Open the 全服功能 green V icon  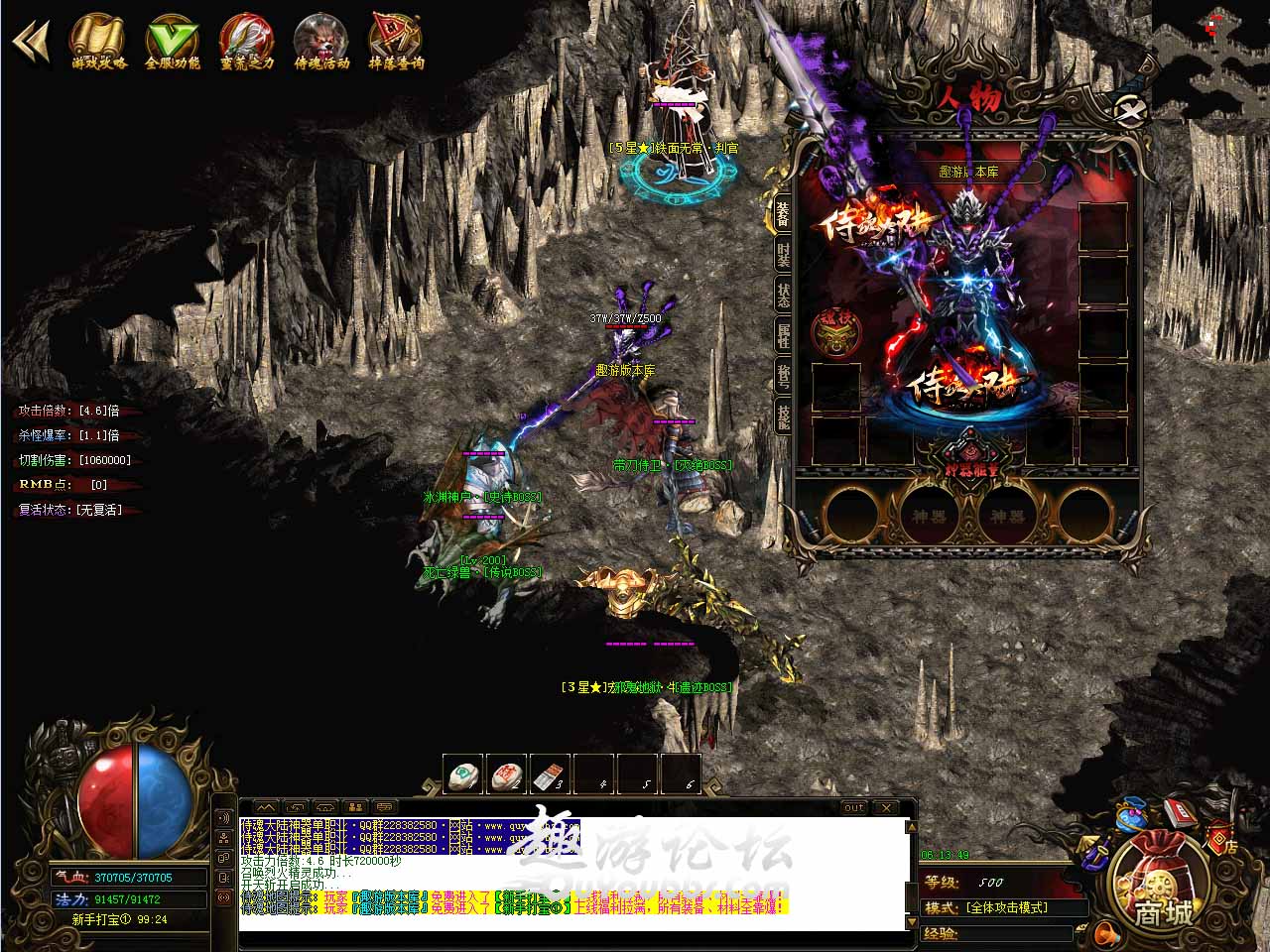(x=173, y=42)
